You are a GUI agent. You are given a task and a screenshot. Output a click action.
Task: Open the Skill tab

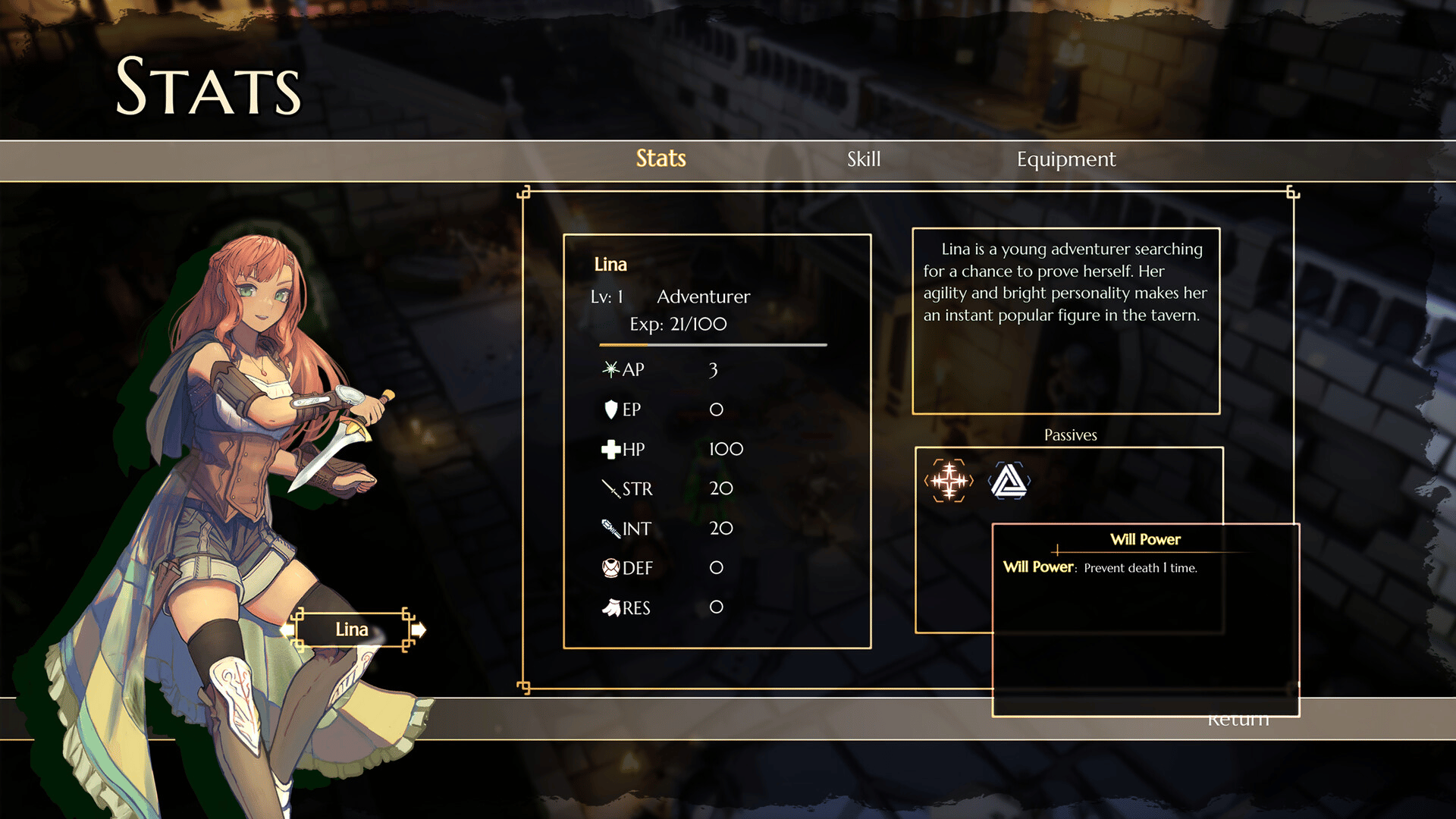[864, 159]
